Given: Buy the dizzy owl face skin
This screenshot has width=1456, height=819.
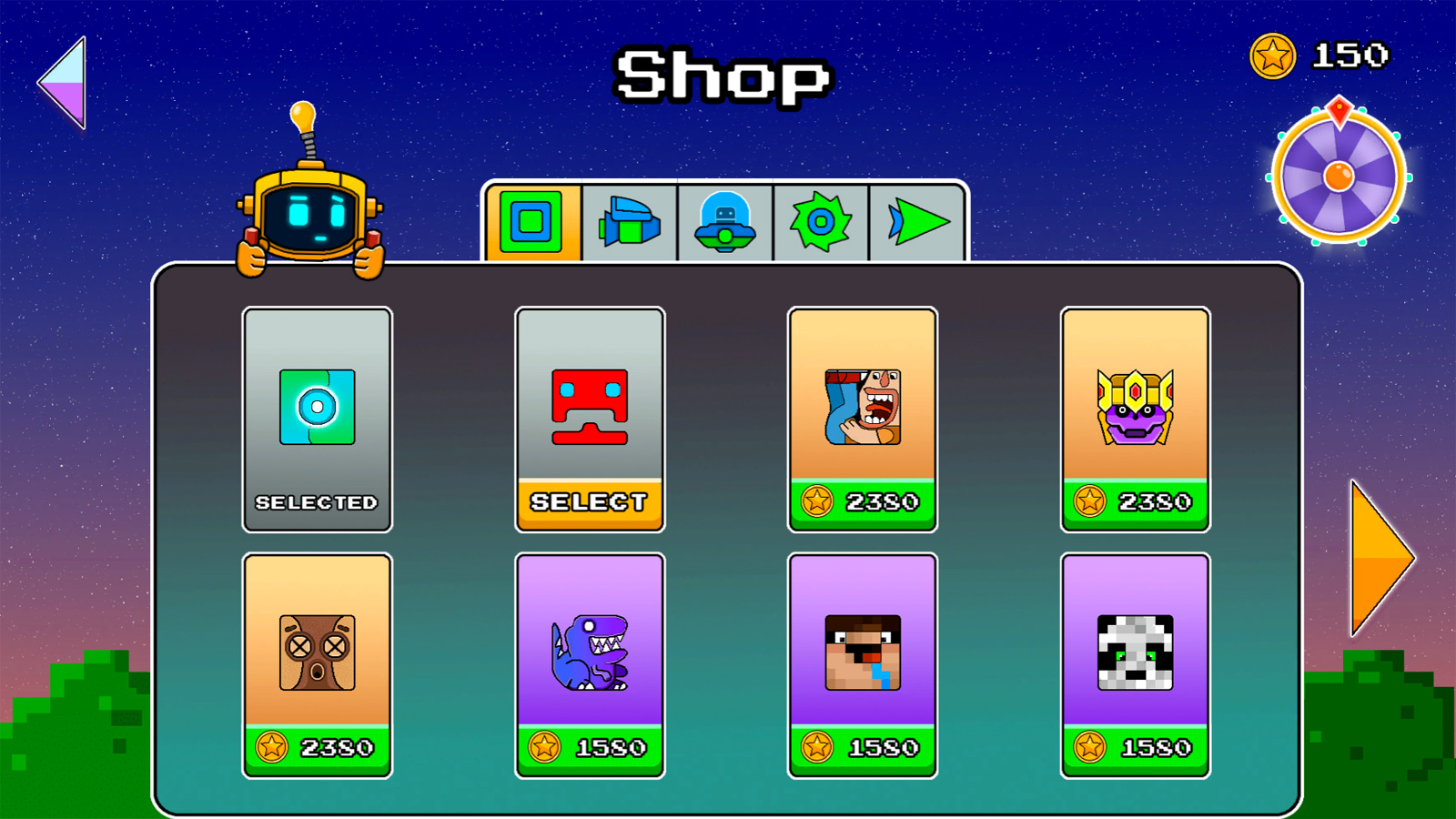Looking at the screenshot, I should [x=317, y=747].
